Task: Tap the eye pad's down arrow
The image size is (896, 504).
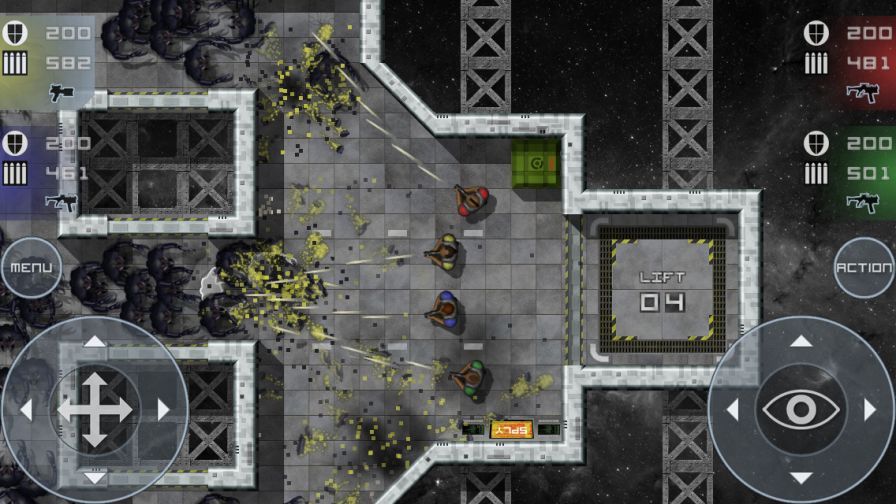Action: [801, 477]
